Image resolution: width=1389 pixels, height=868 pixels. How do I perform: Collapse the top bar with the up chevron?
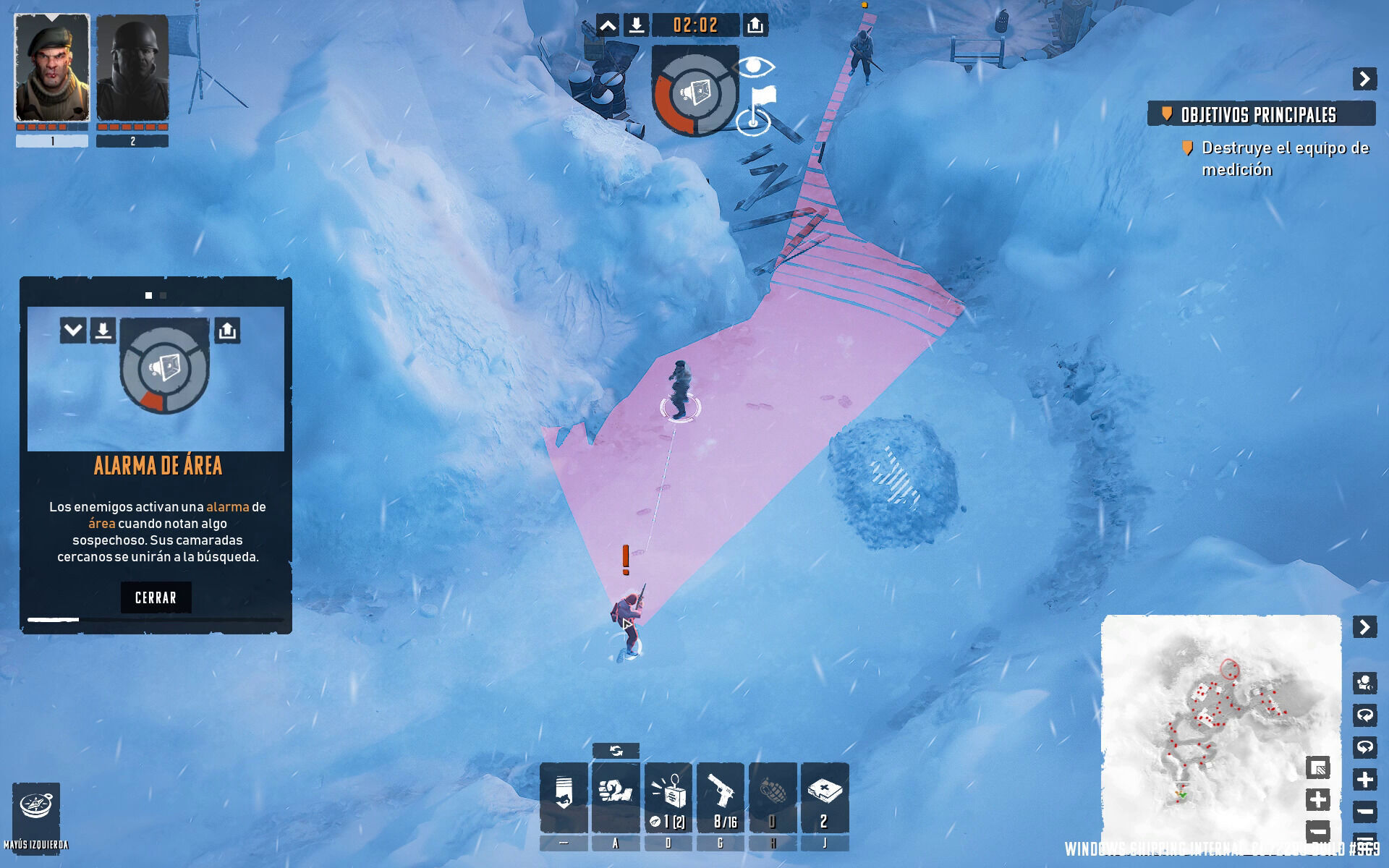tap(608, 26)
